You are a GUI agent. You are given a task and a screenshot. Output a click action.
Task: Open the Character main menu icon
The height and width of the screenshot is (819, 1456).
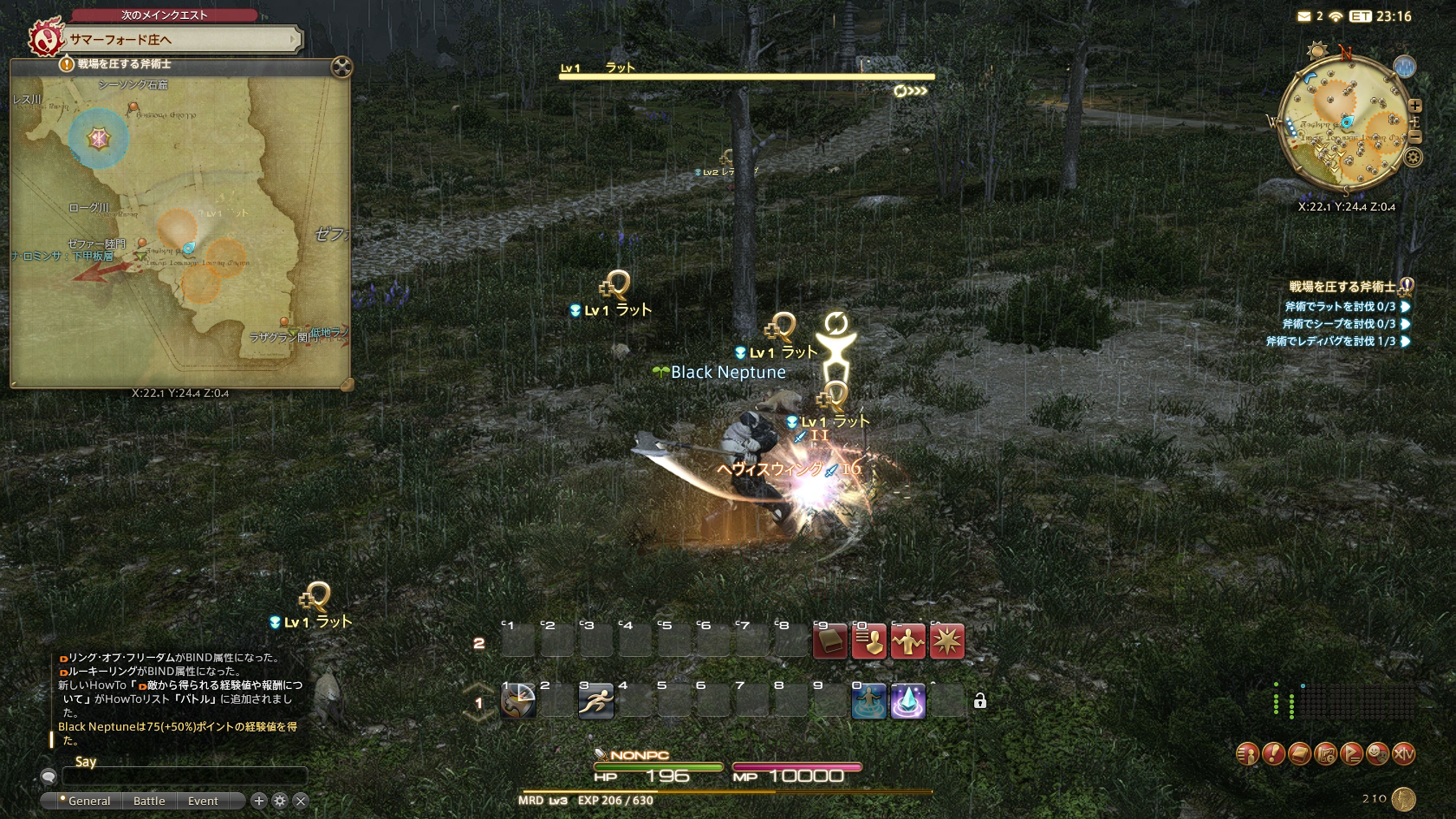[1246, 754]
